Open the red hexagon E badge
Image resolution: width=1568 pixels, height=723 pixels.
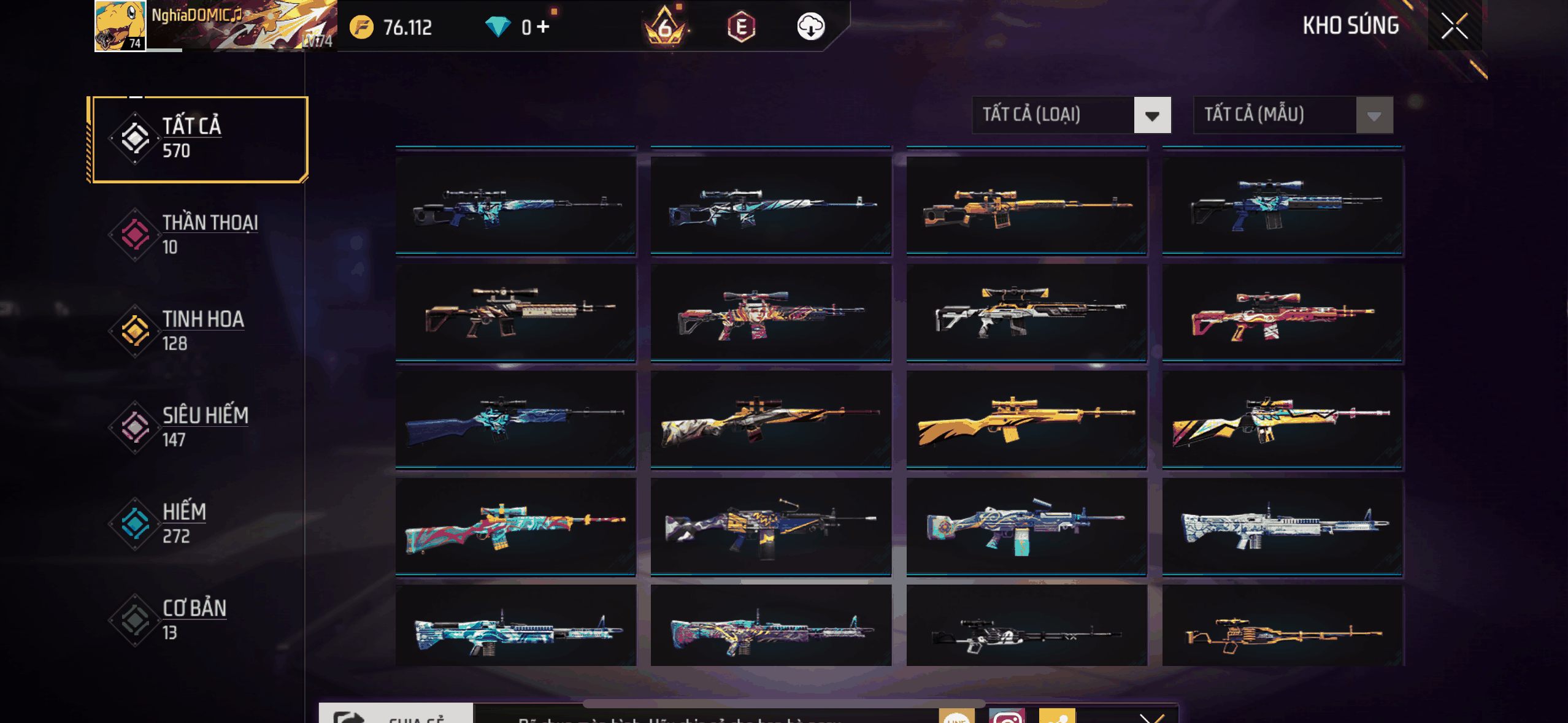(741, 26)
